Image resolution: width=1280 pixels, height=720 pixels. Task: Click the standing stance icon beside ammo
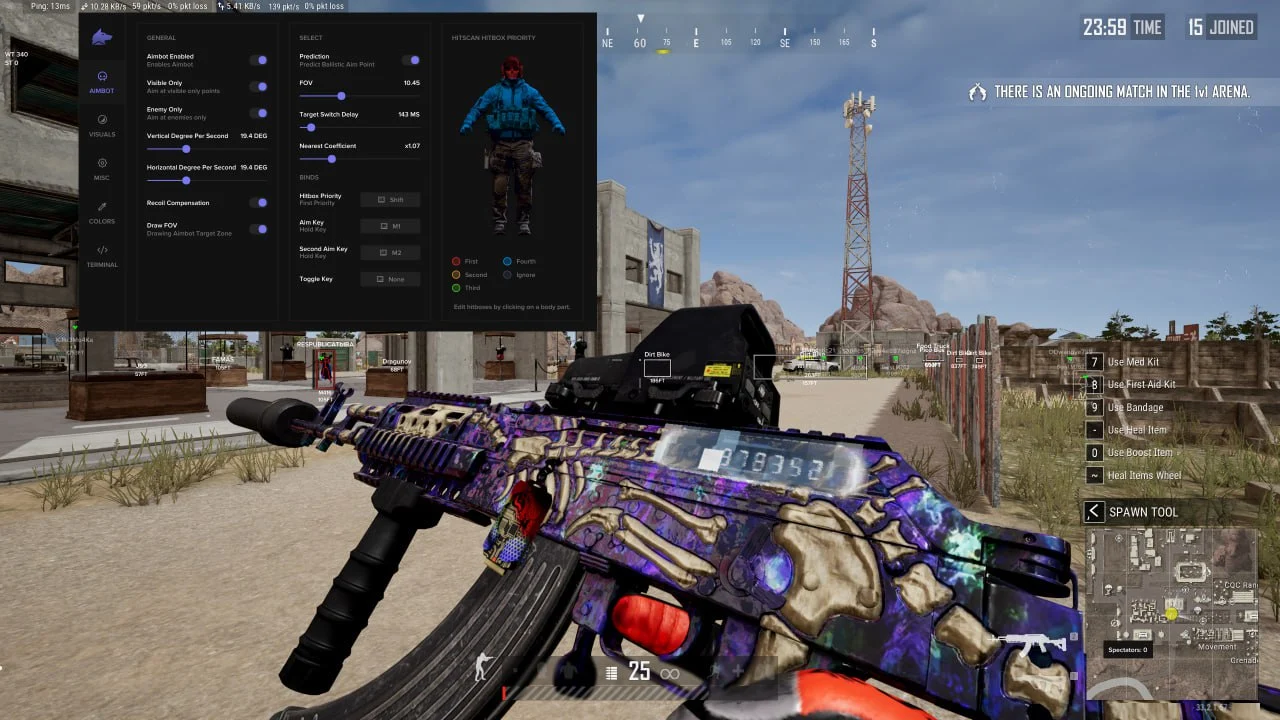(x=483, y=668)
